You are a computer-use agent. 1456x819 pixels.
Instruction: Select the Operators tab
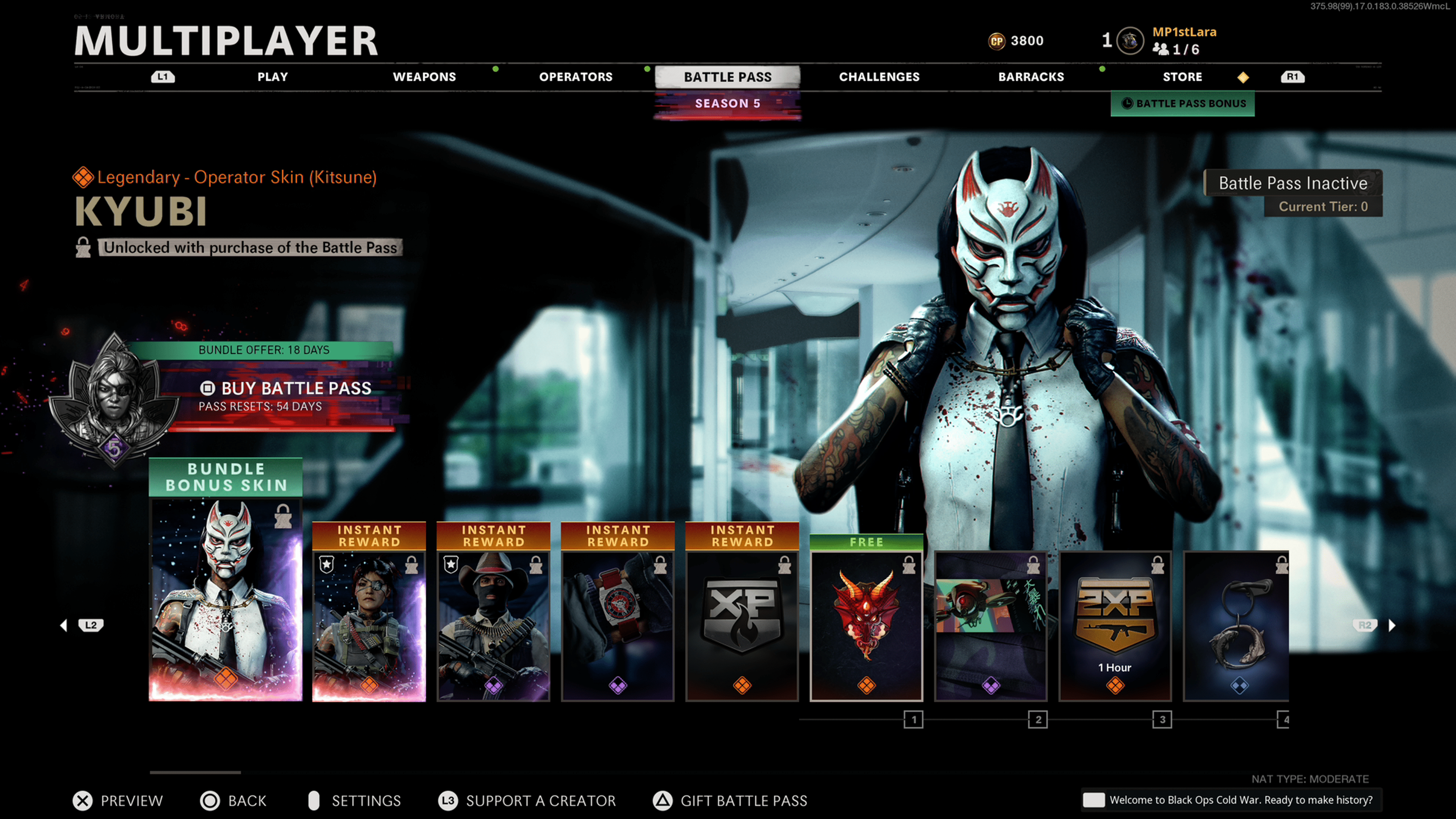[x=576, y=77]
